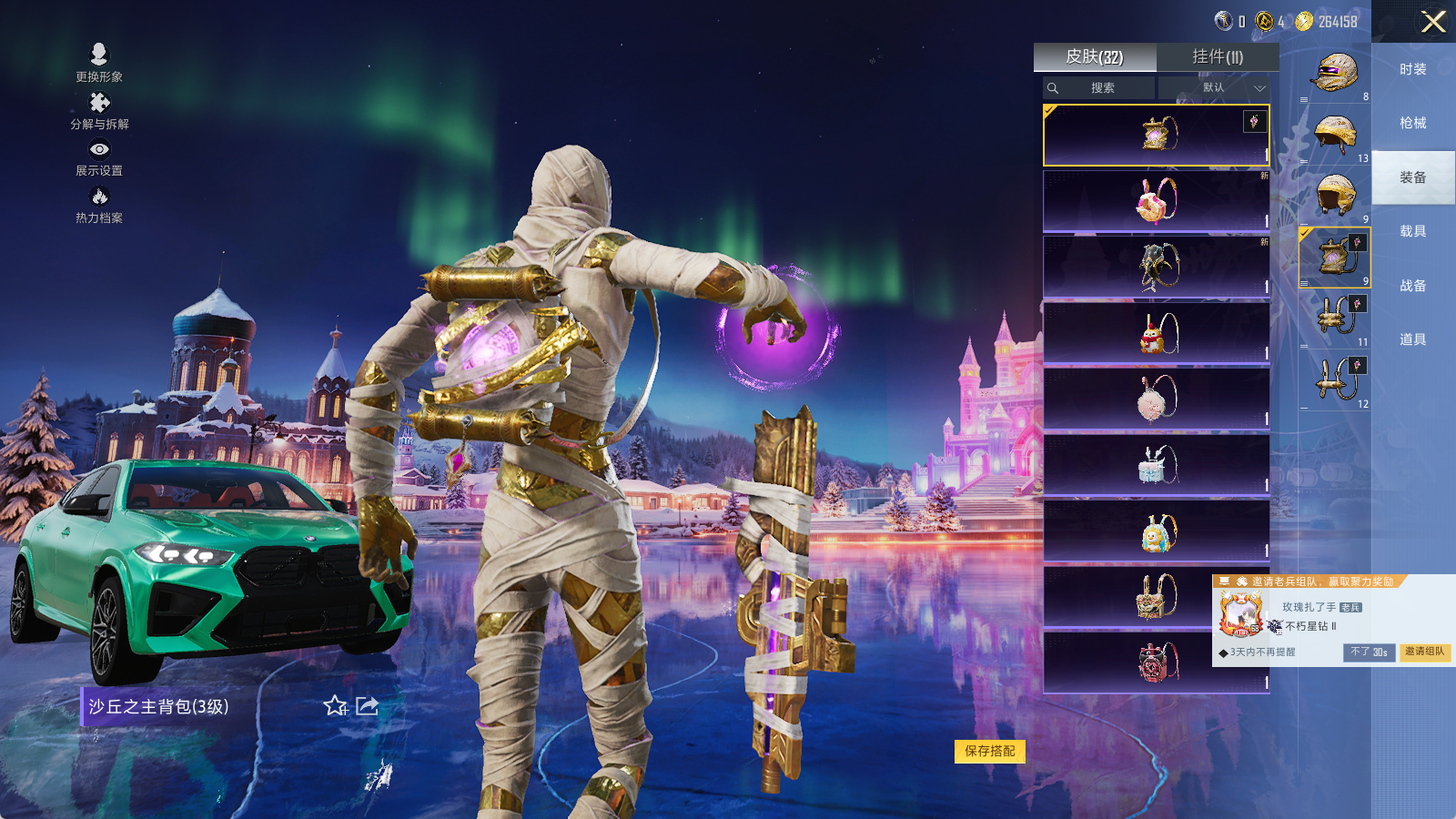Open the 载具 vehicles category
Screen dimensions: 1456x819
(1413, 231)
